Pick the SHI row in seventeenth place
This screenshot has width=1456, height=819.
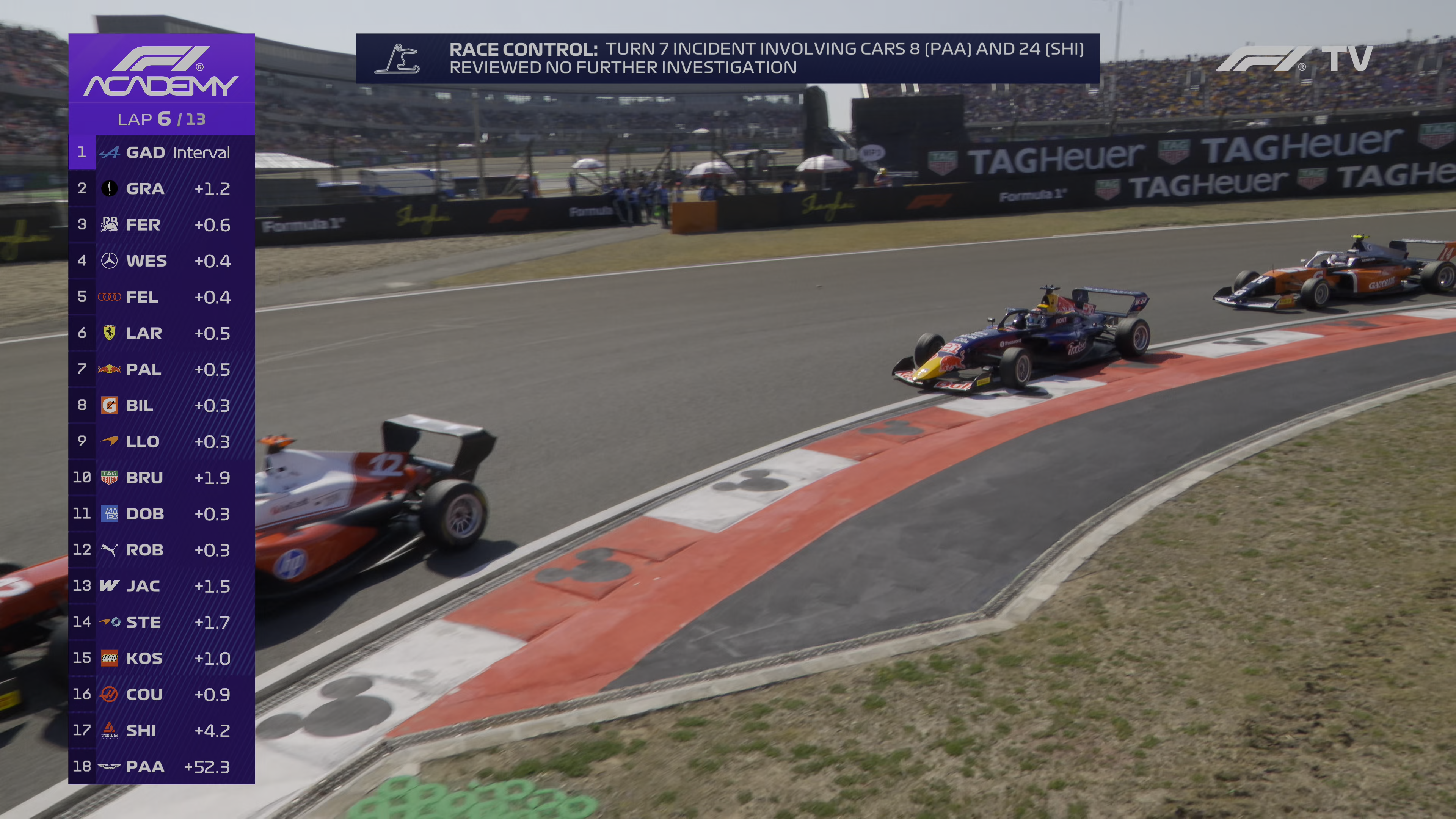[162, 731]
